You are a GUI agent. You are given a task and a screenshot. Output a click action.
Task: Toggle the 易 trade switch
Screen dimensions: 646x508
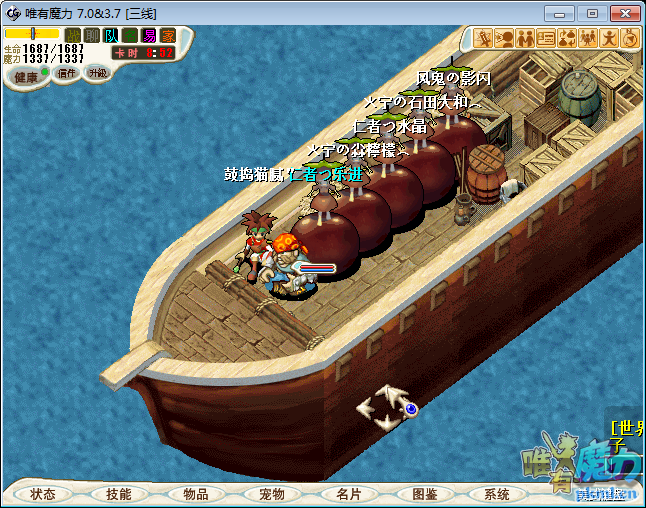(x=148, y=36)
